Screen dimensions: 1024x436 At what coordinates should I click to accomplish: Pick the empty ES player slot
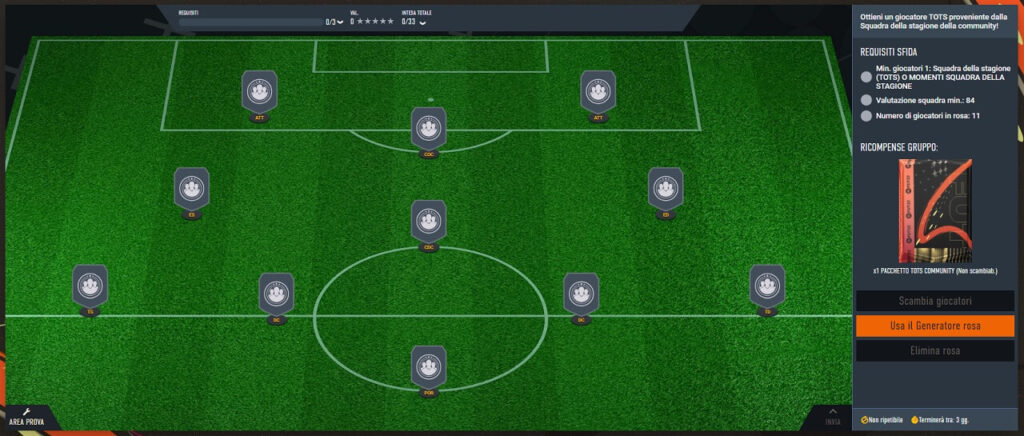pyautogui.click(x=191, y=188)
